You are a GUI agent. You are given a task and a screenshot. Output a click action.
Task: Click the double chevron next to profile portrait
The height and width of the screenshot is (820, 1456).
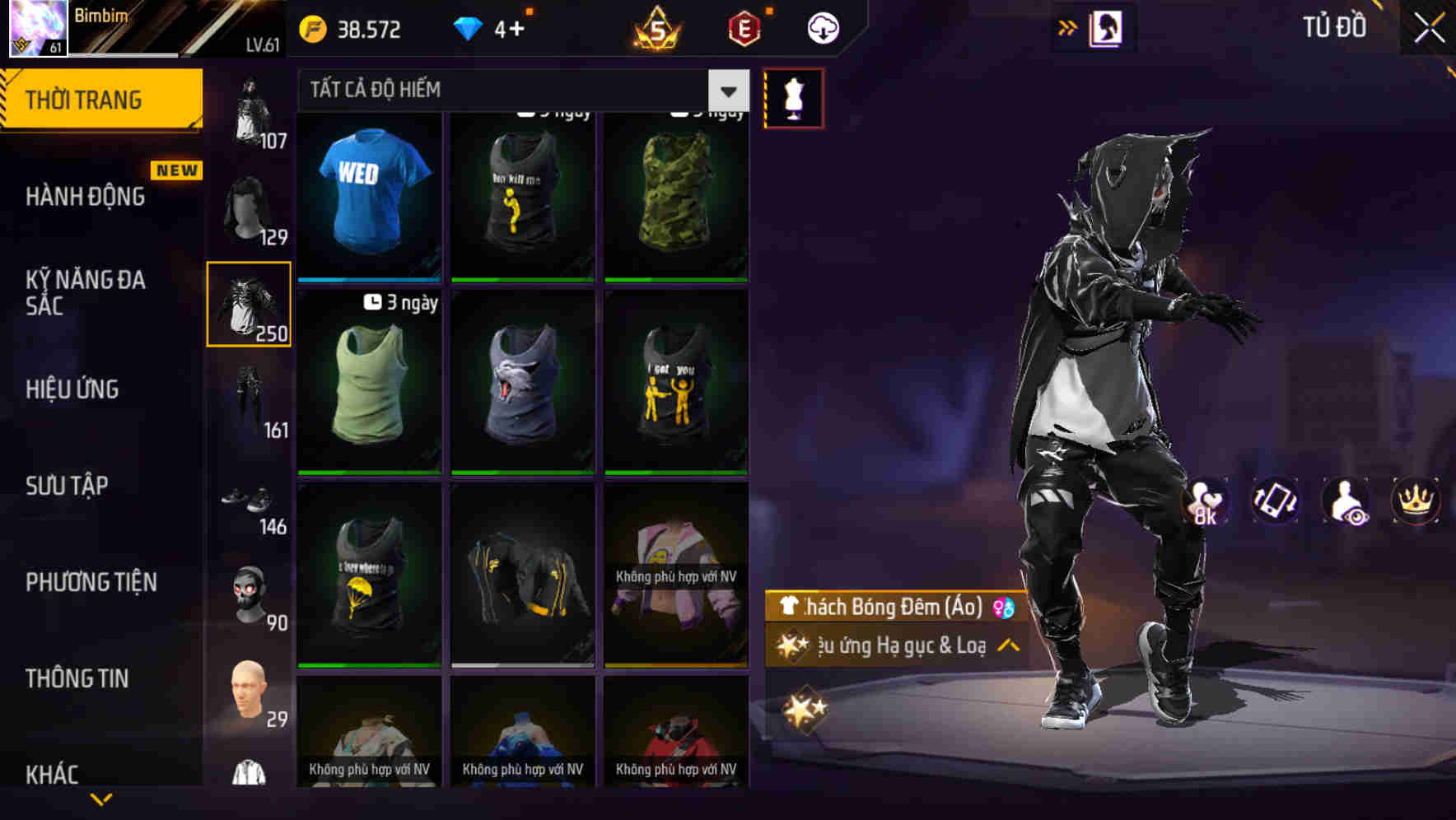coord(1068,27)
